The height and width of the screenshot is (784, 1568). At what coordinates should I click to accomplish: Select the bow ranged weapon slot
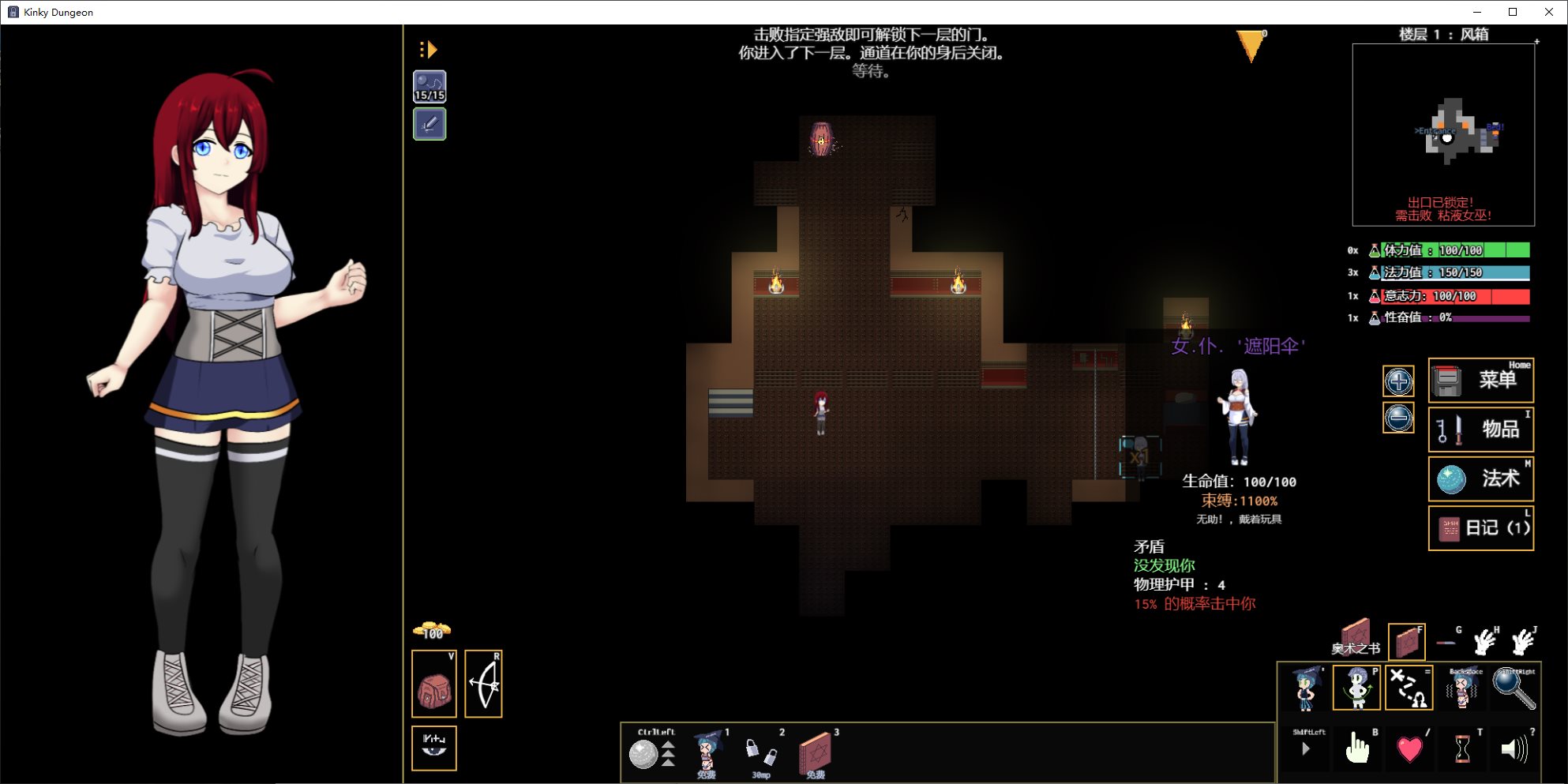[x=484, y=685]
